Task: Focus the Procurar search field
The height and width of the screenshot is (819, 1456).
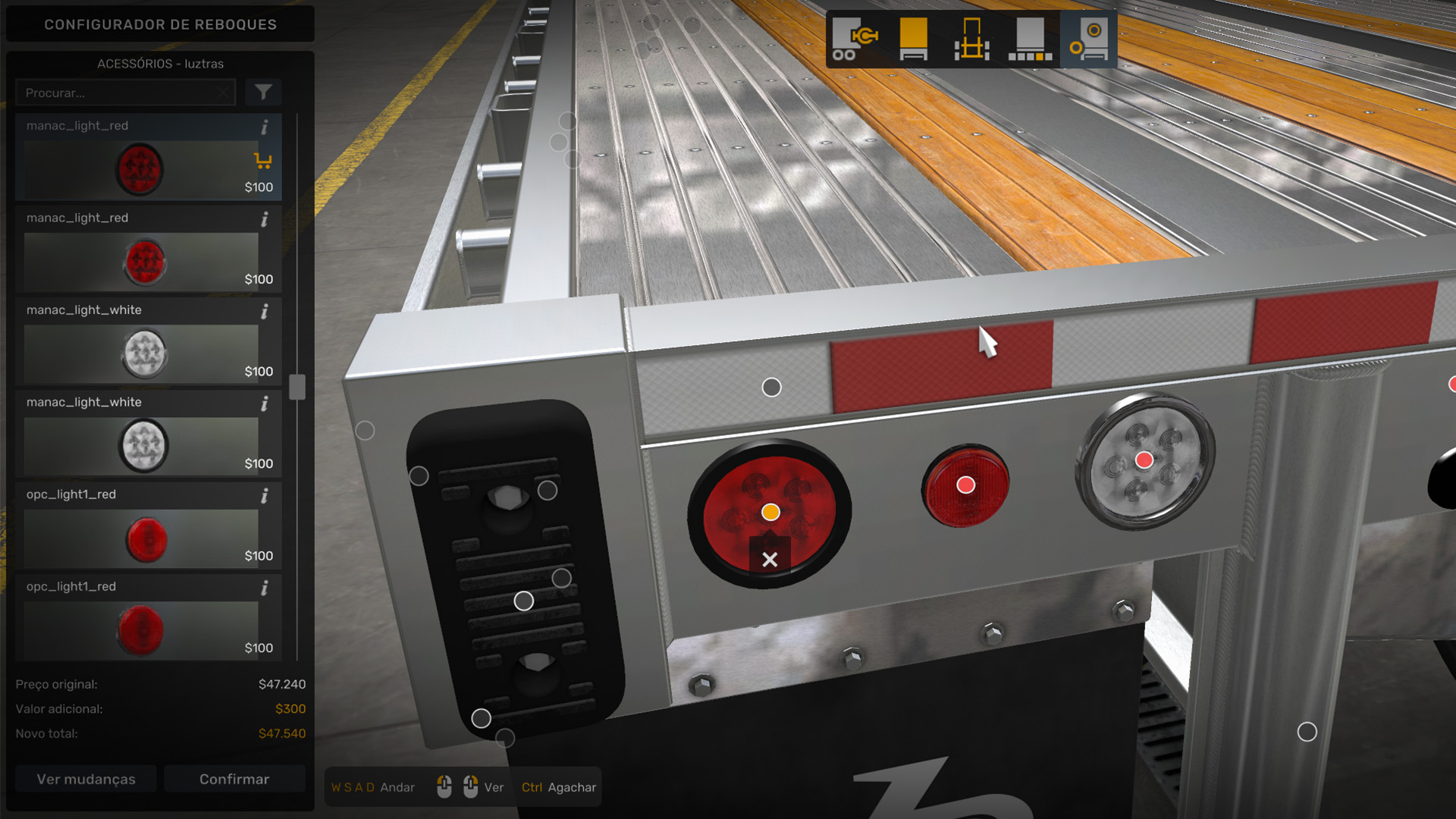Action: coord(121,93)
